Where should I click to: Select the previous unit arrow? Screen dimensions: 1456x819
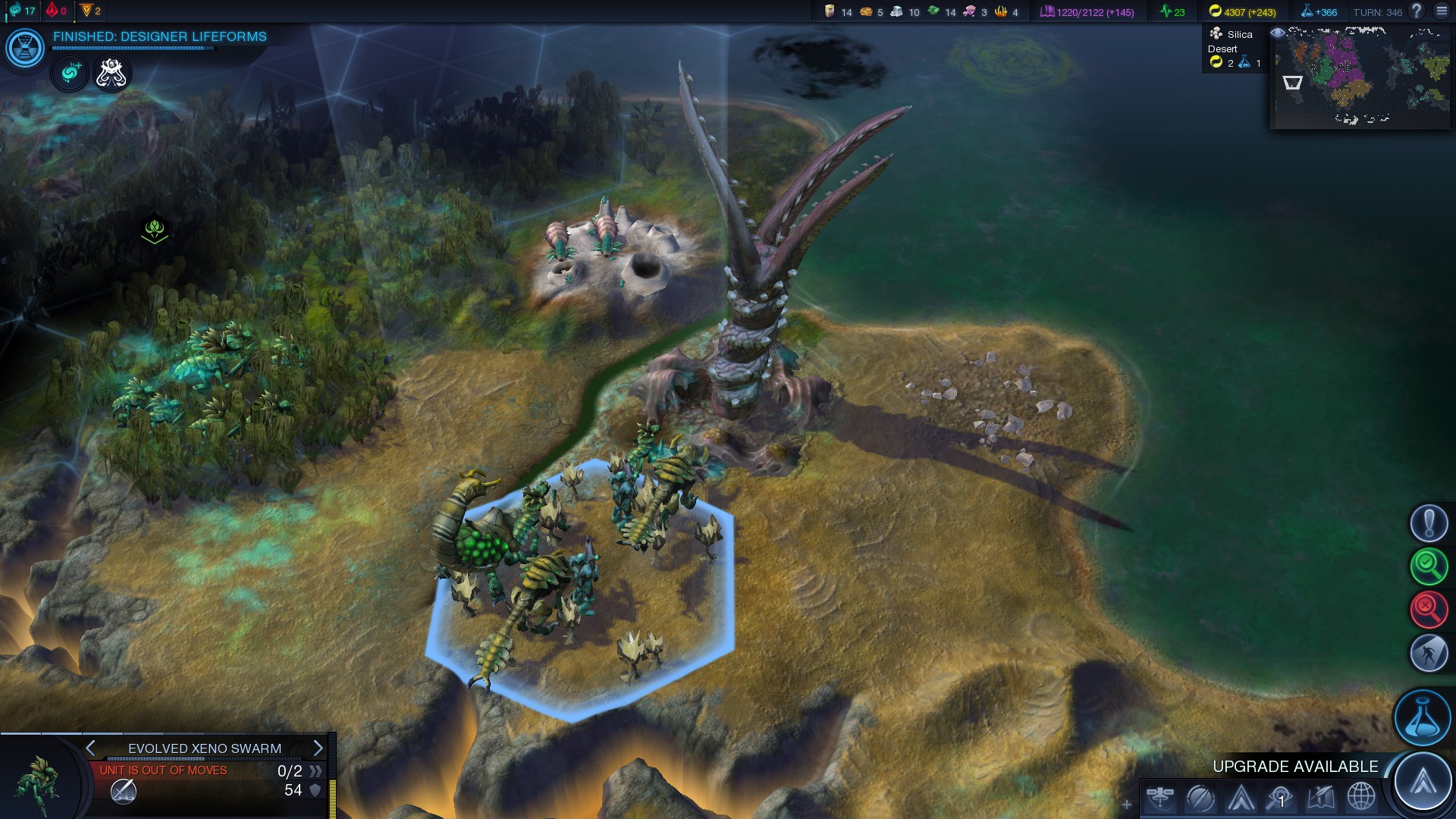coord(91,748)
